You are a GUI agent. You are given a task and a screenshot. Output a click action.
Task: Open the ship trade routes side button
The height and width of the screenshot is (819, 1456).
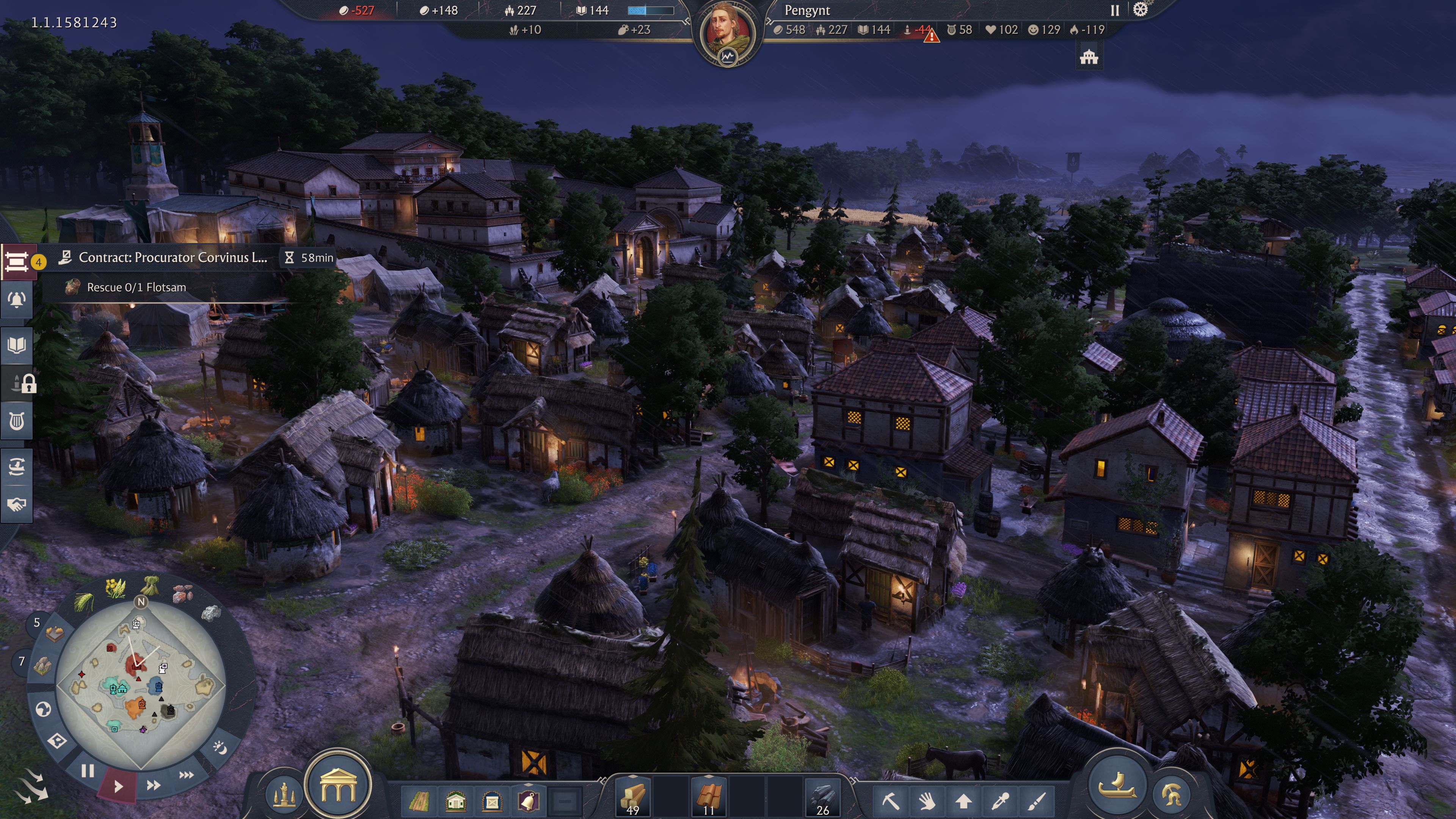pyautogui.click(x=17, y=466)
